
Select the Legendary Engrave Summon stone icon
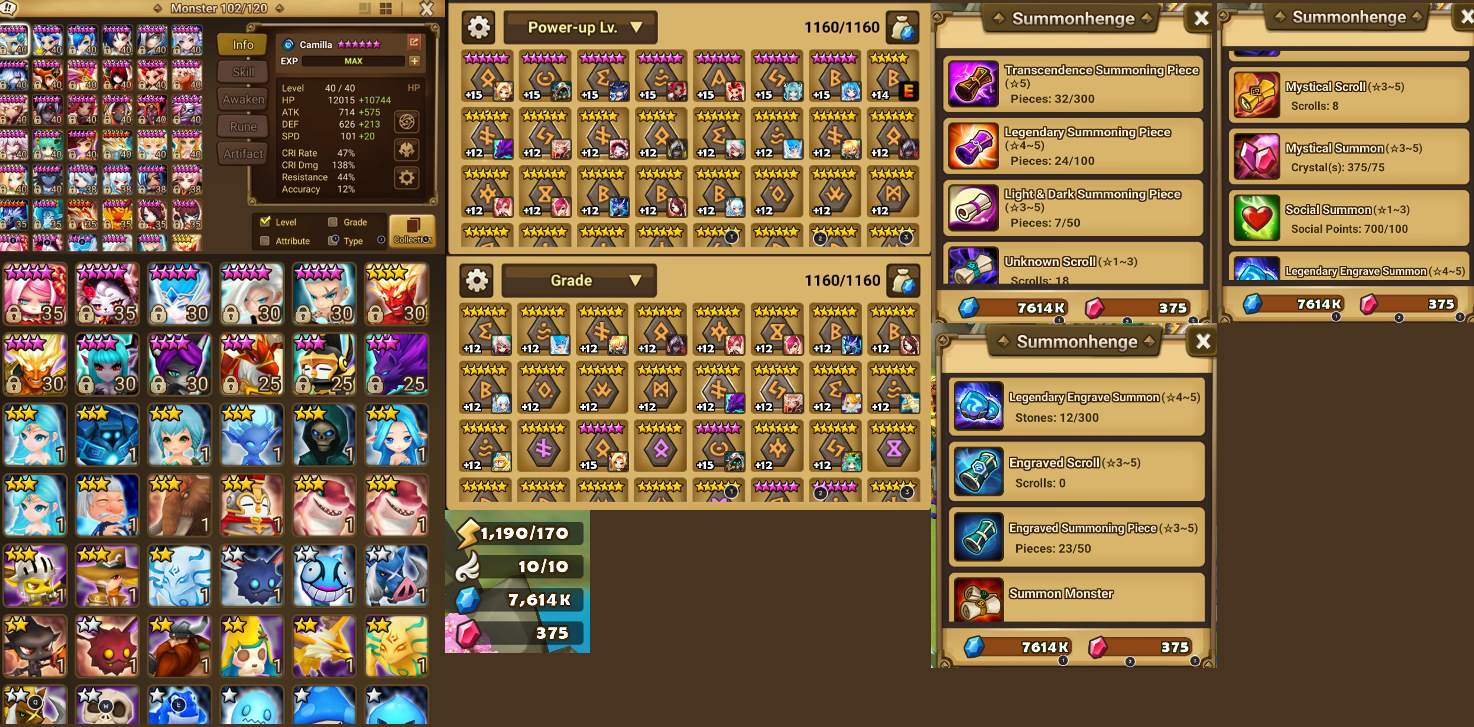pos(978,407)
